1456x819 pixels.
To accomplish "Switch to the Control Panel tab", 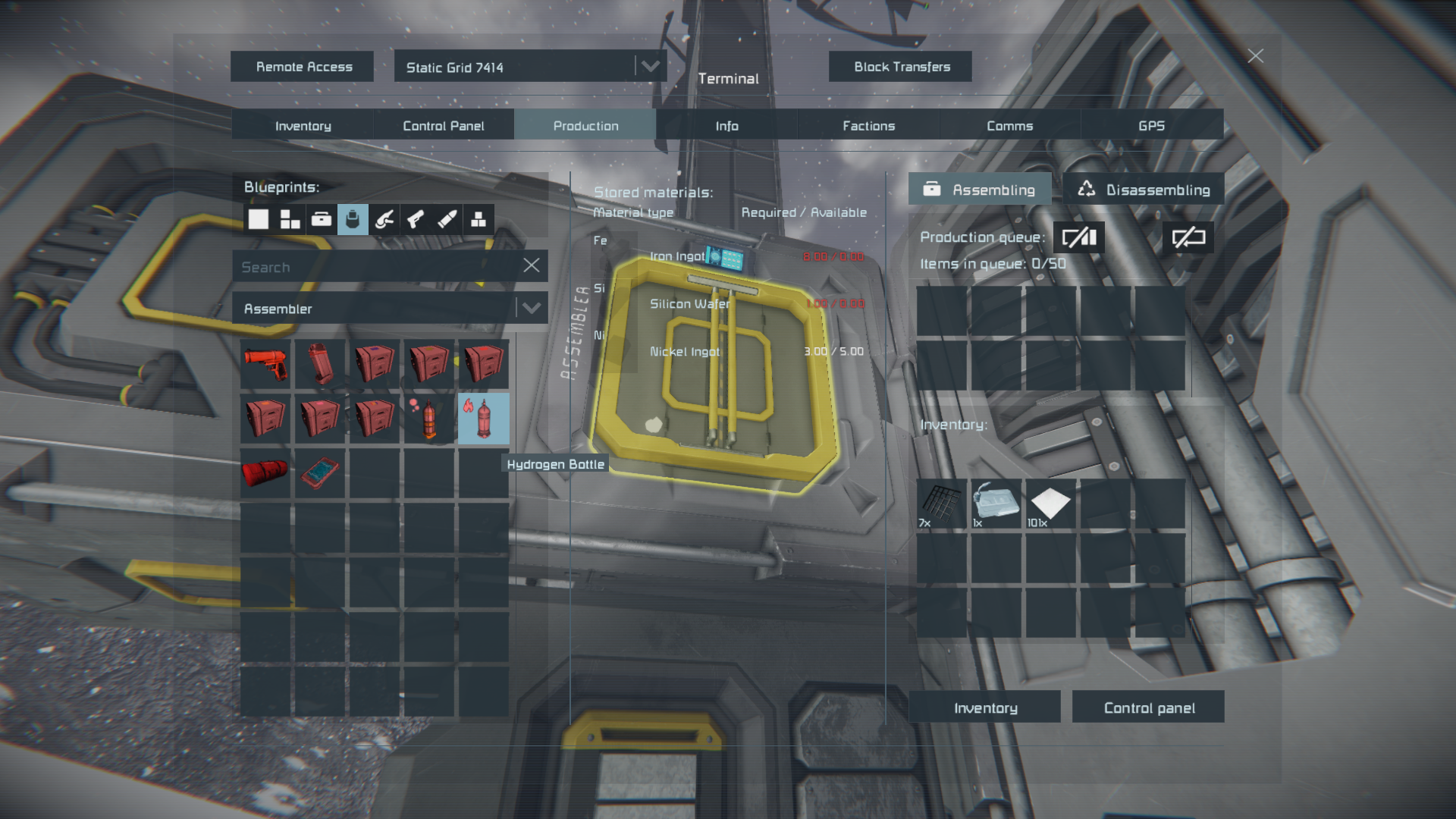I will [x=443, y=126].
